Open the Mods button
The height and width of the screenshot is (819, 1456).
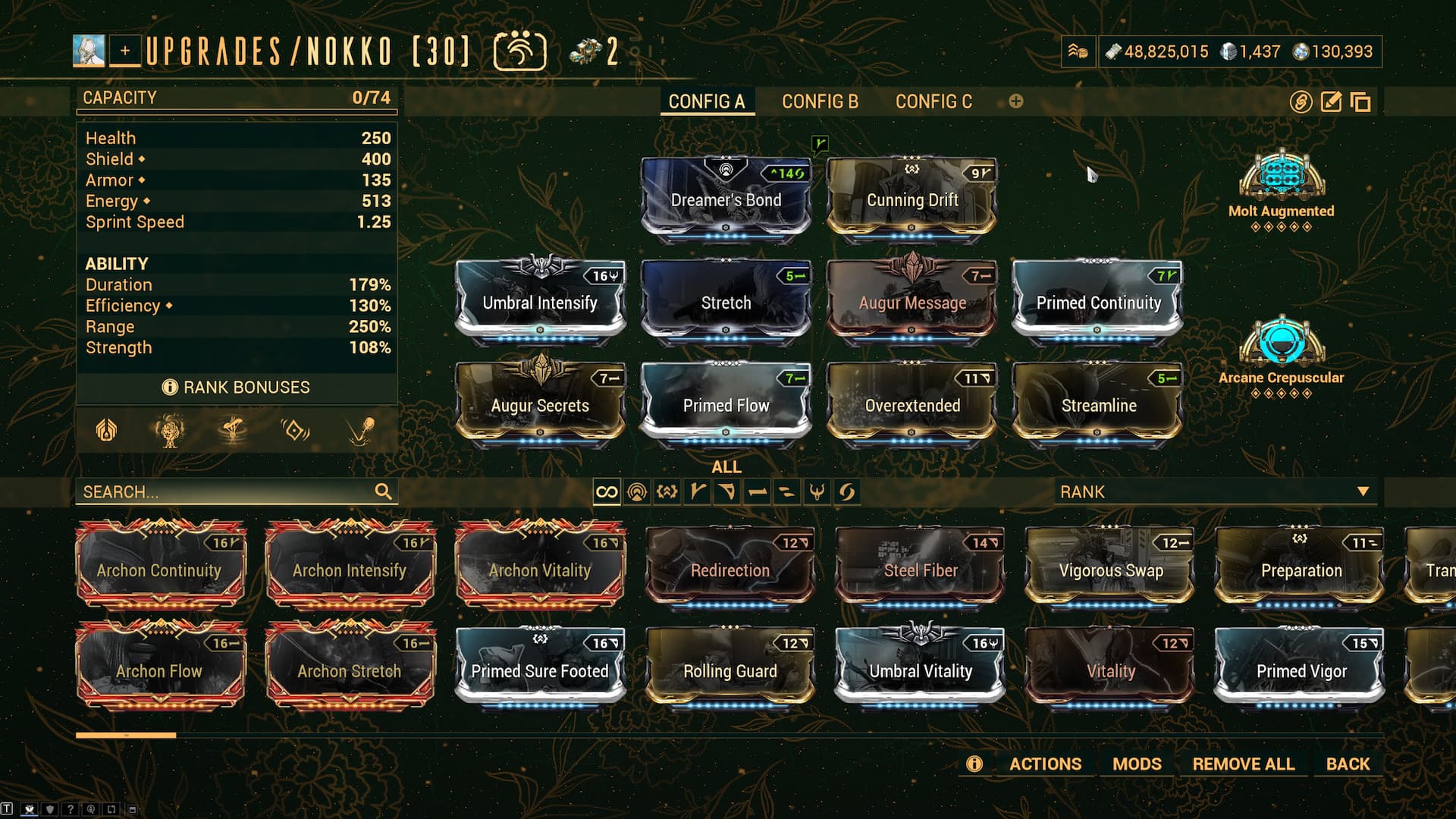pos(1137,764)
